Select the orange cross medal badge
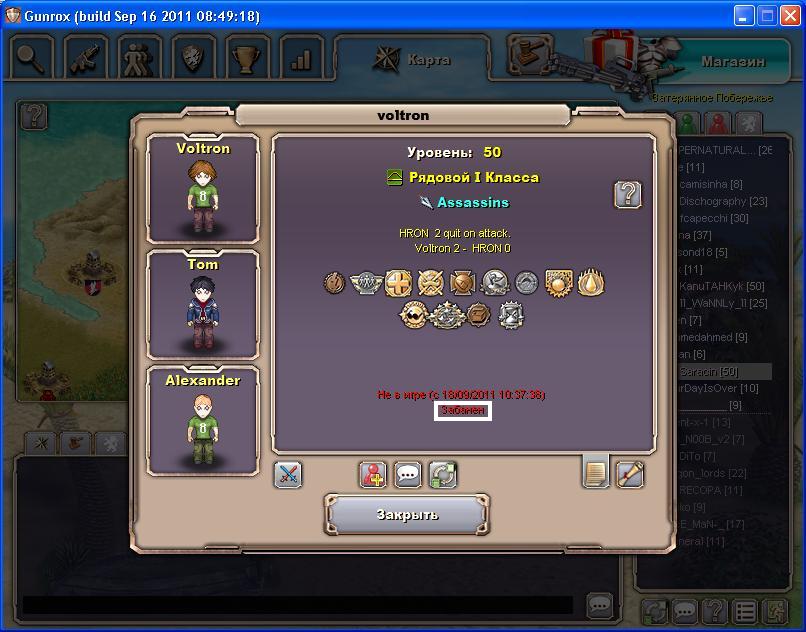 tap(398, 284)
